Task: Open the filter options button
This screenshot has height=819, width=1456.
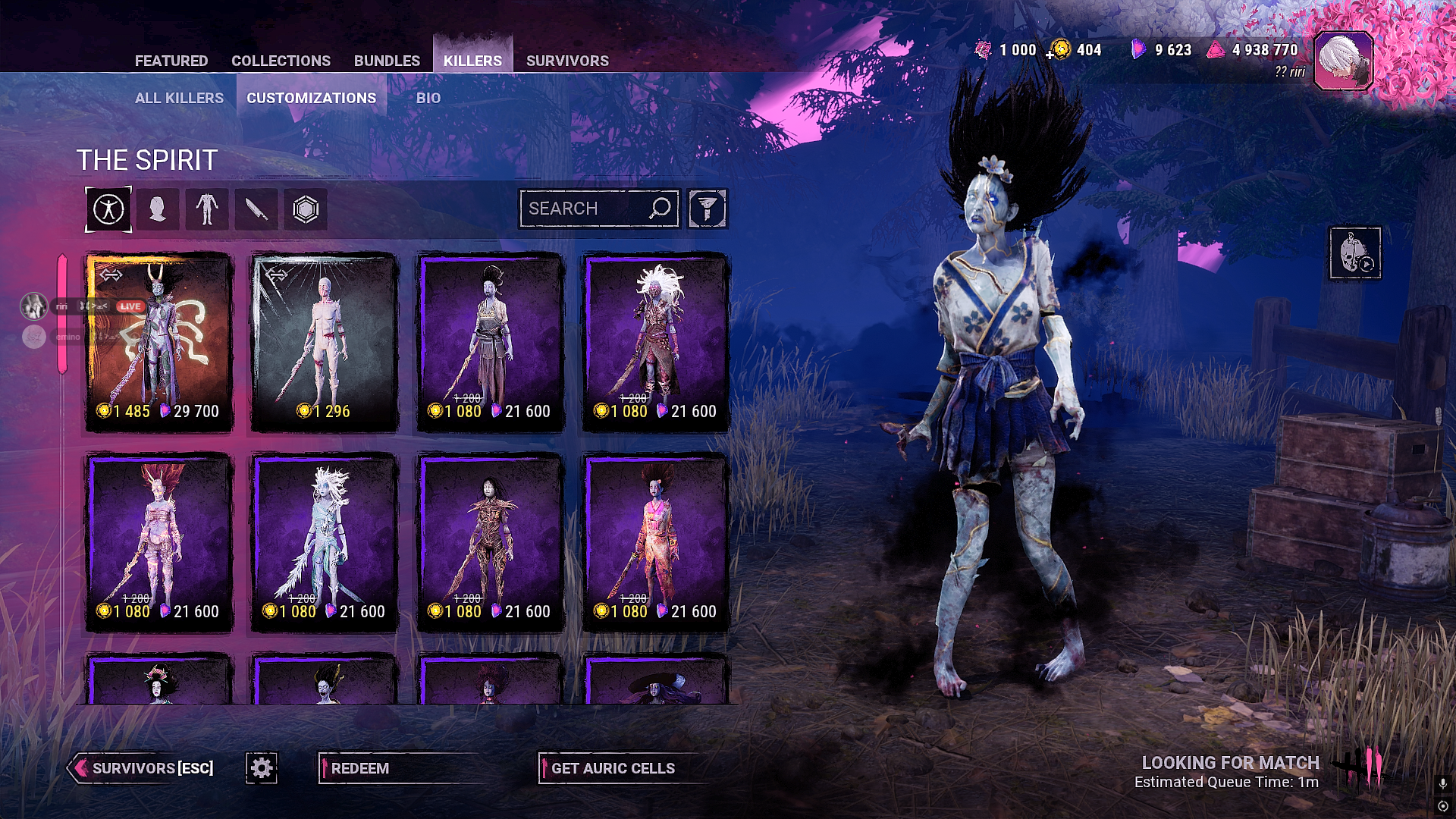Action: pos(708,209)
